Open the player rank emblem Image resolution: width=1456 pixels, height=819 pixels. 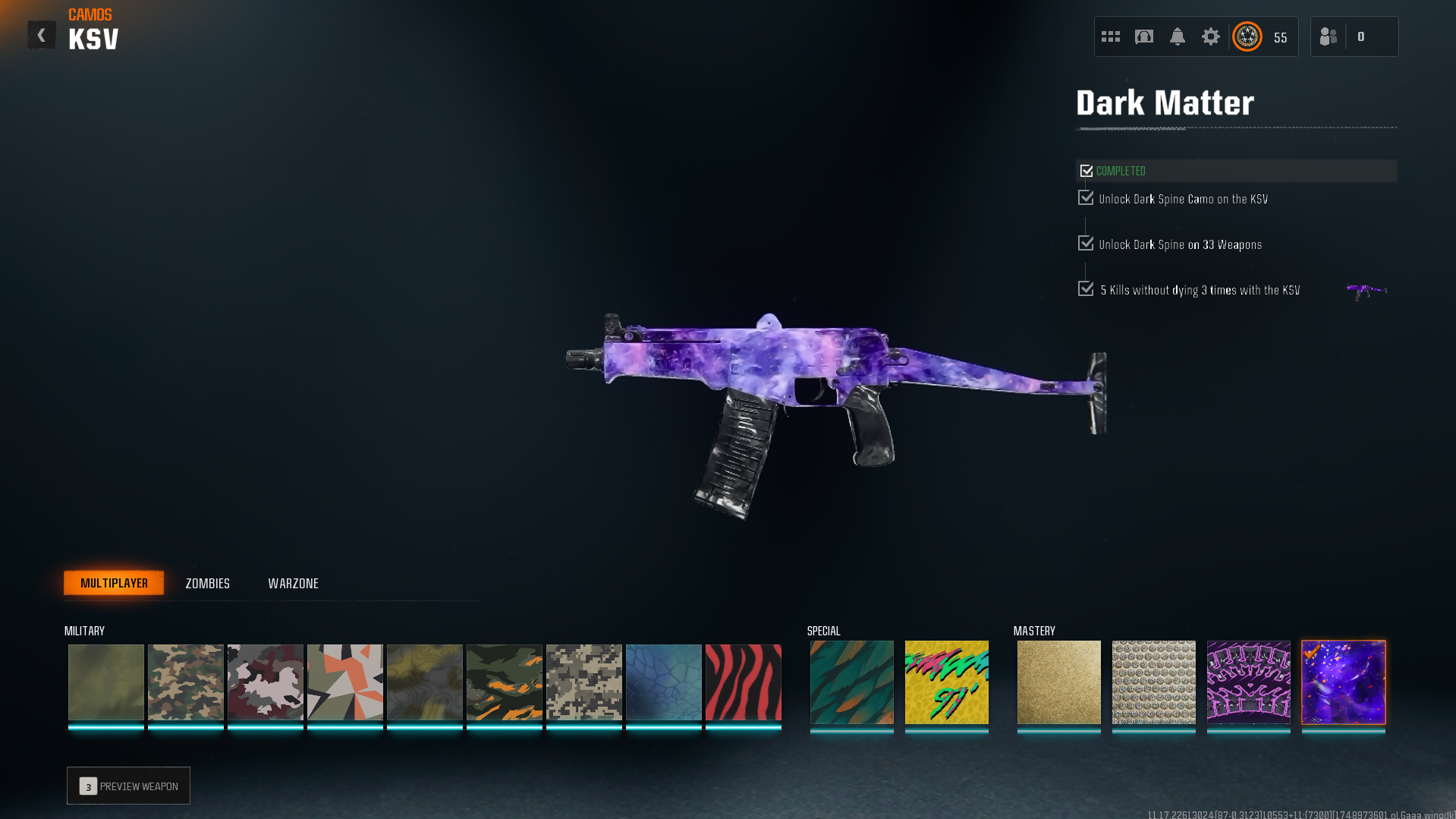click(x=1247, y=36)
